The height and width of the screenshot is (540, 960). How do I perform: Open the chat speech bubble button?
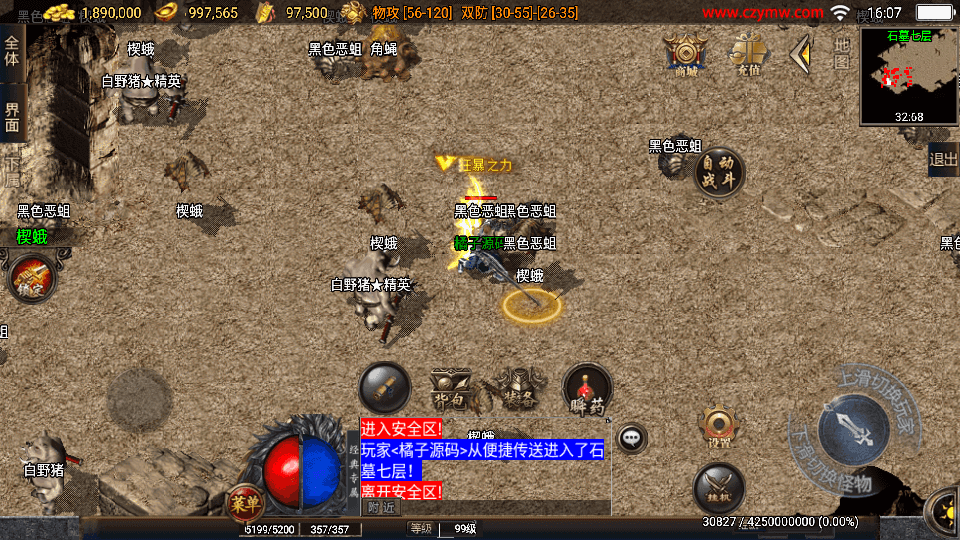631,437
